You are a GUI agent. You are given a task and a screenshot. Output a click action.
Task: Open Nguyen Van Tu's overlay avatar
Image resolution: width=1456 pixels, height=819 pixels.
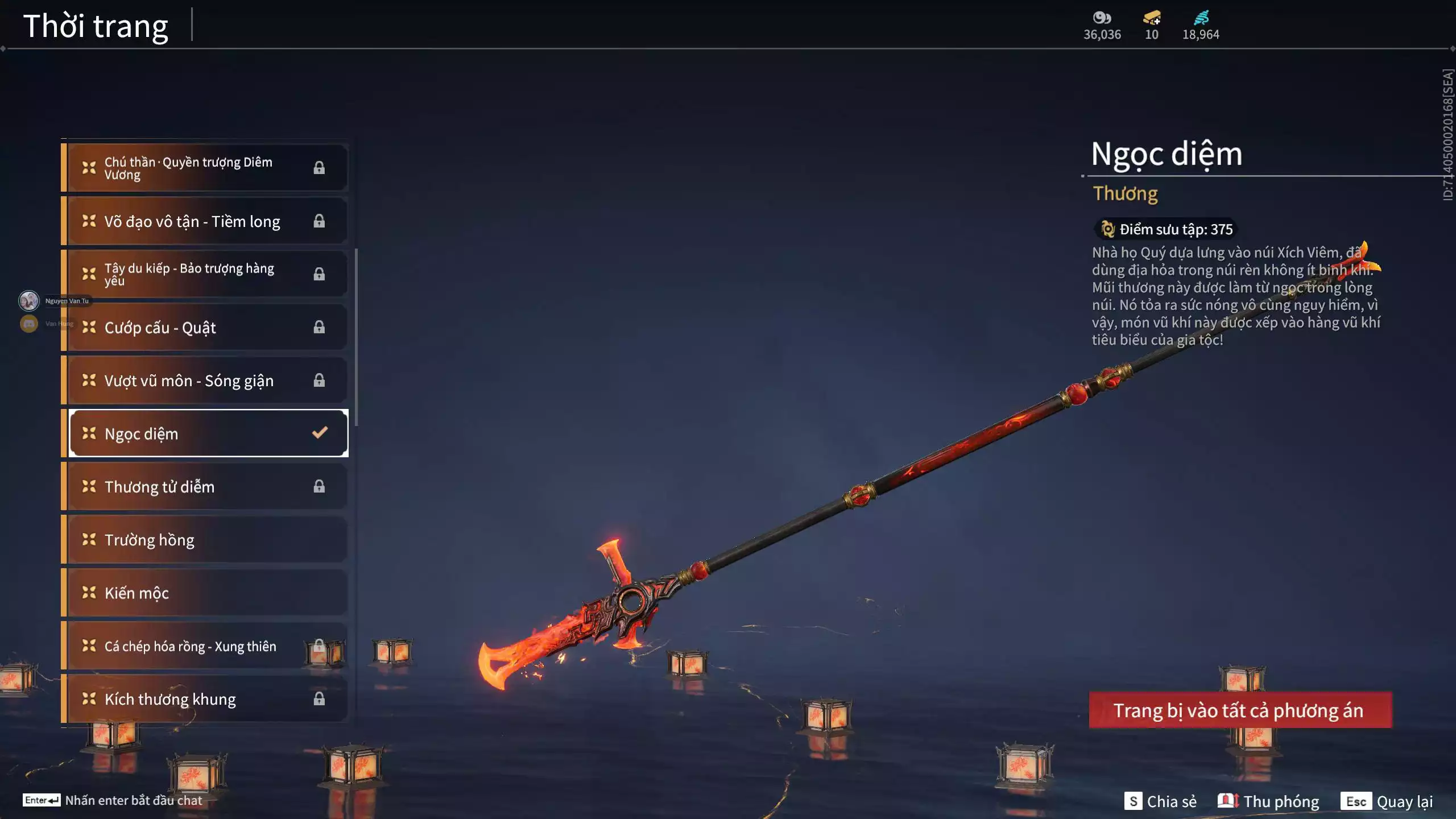[x=29, y=300]
